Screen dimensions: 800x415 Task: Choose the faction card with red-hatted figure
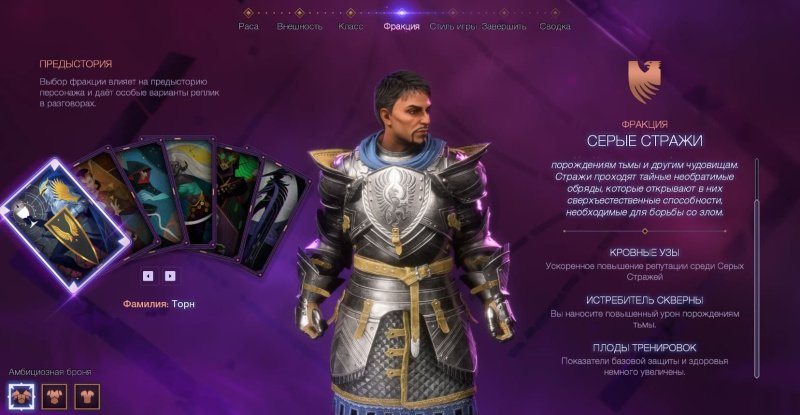click(x=147, y=190)
